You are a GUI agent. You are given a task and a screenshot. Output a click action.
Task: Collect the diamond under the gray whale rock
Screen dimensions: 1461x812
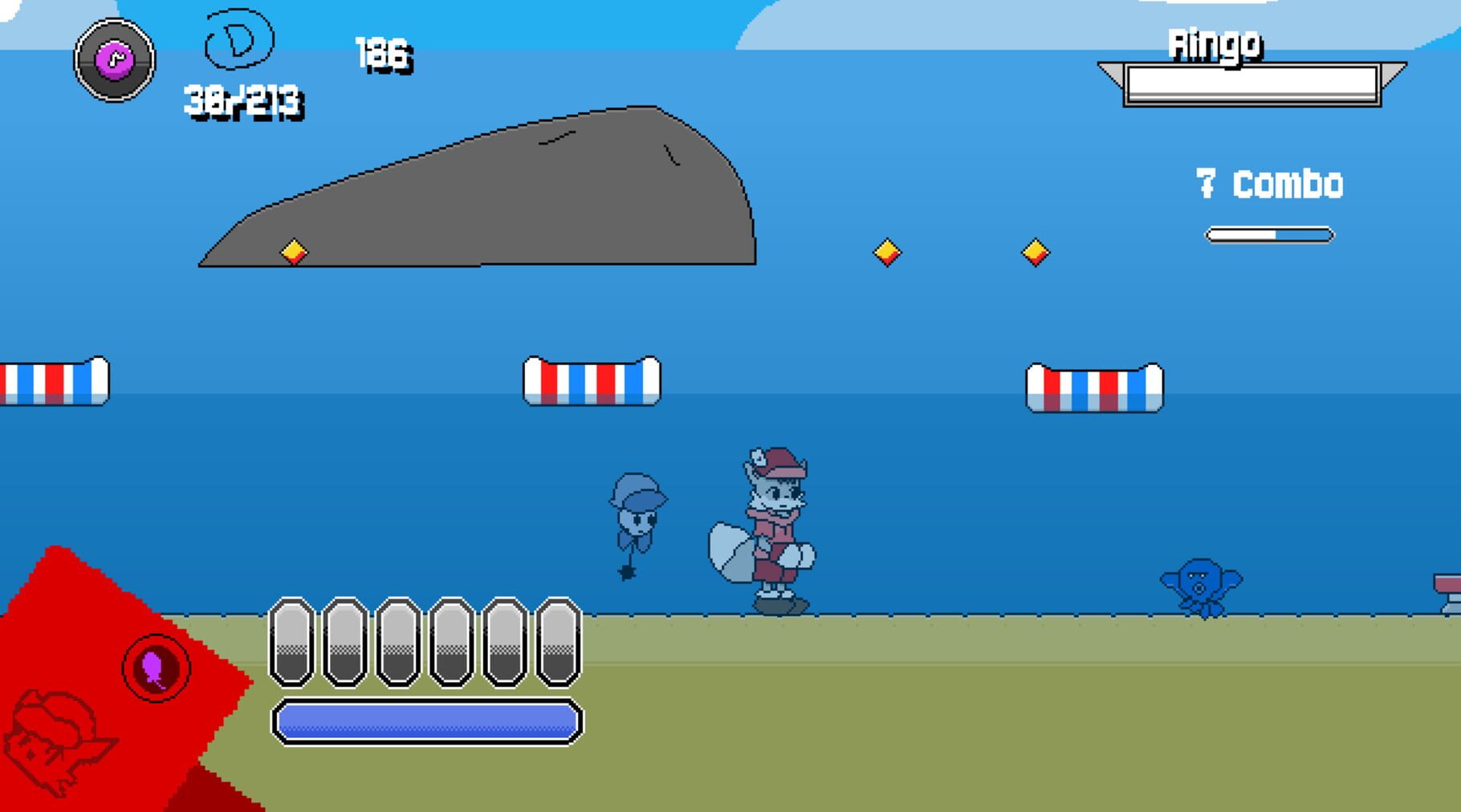[x=294, y=252]
